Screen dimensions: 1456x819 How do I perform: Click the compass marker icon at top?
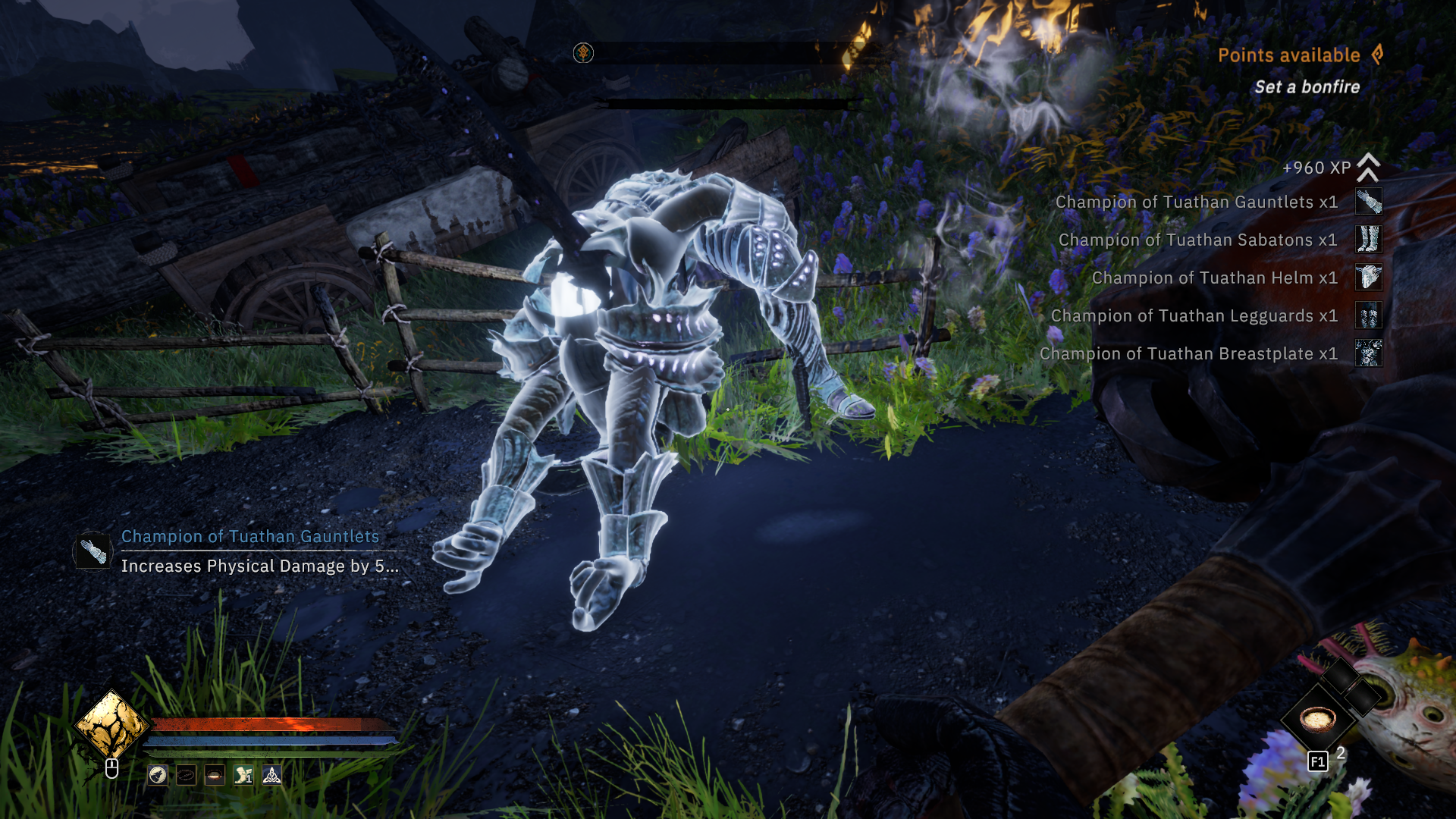(x=583, y=53)
